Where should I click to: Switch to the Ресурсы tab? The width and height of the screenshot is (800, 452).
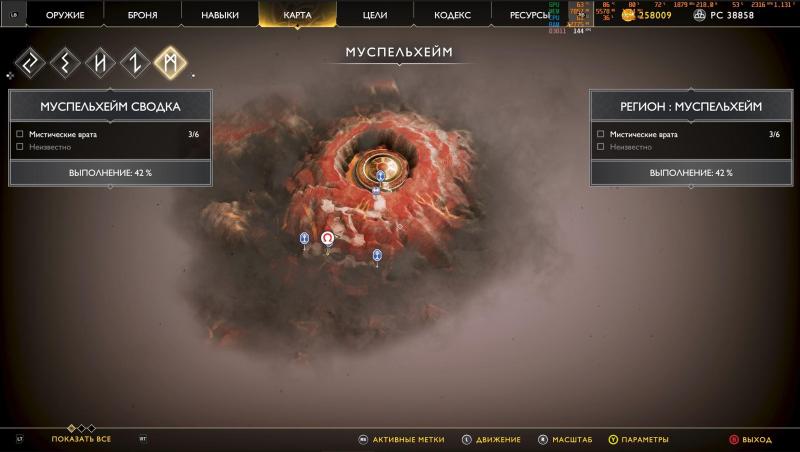point(528,15)
